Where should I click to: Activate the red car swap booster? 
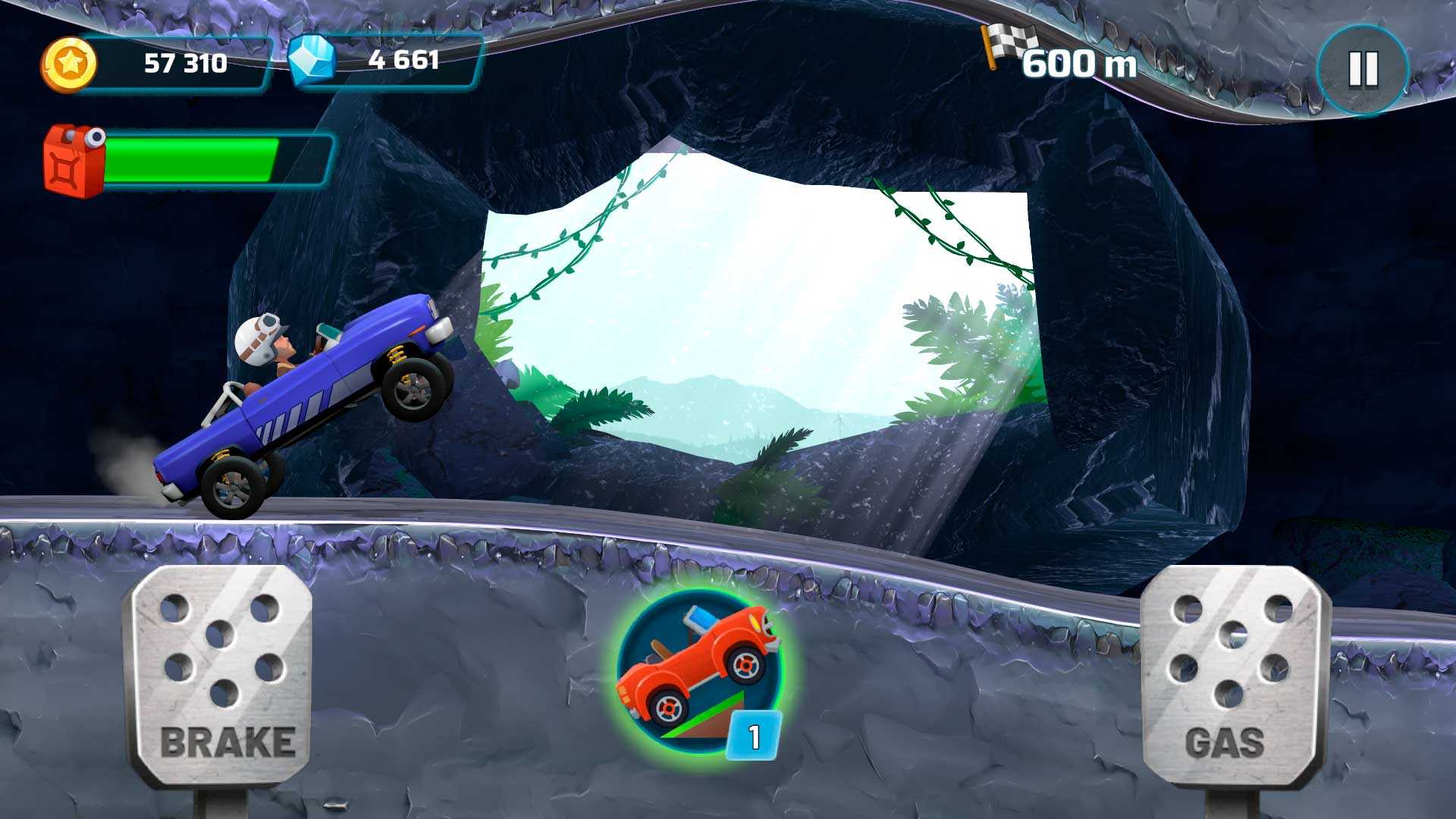pyautogui.click(x=699, y=671)
